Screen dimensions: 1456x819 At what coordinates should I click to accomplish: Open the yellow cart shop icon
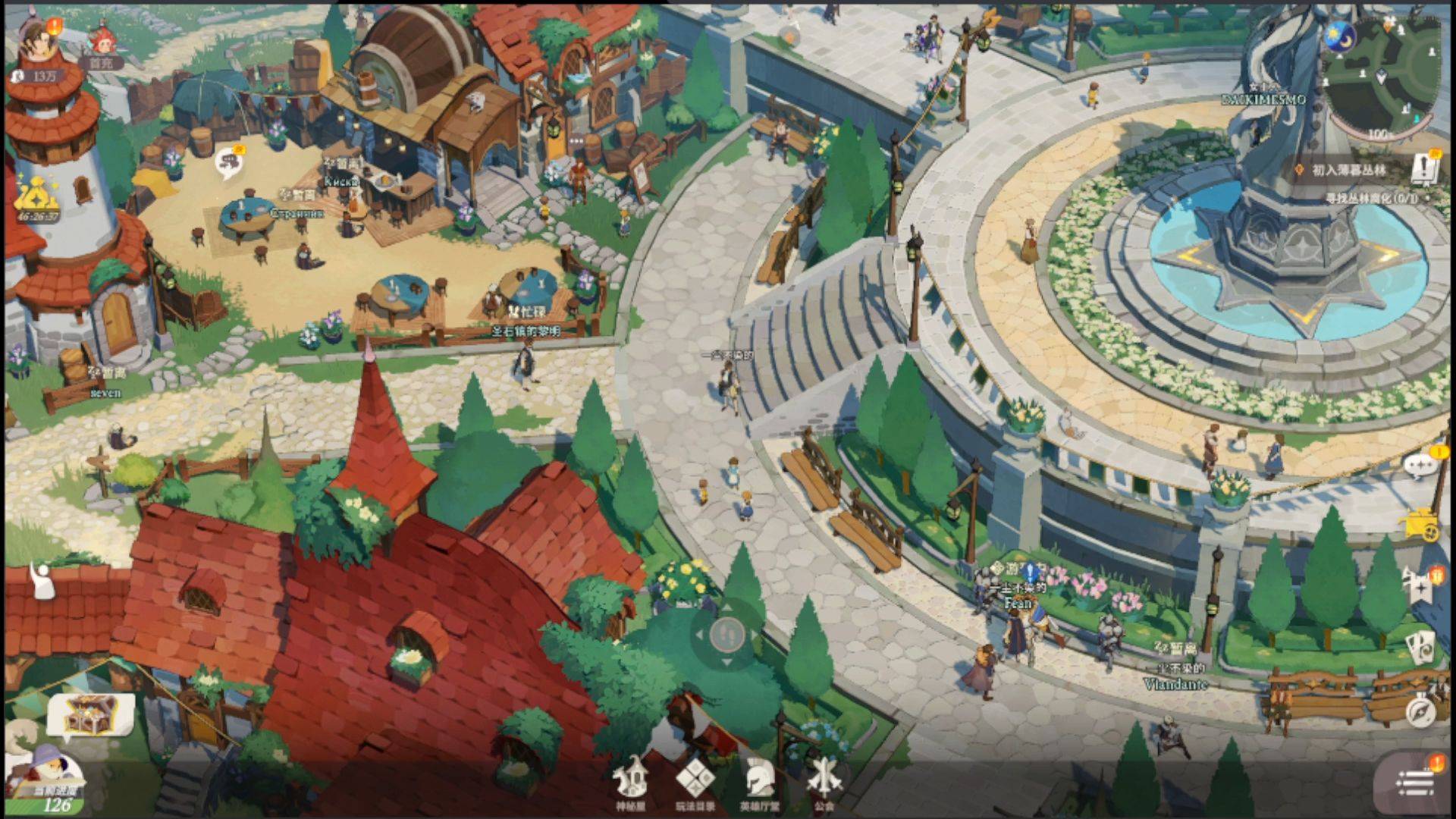coord(1423,526)
